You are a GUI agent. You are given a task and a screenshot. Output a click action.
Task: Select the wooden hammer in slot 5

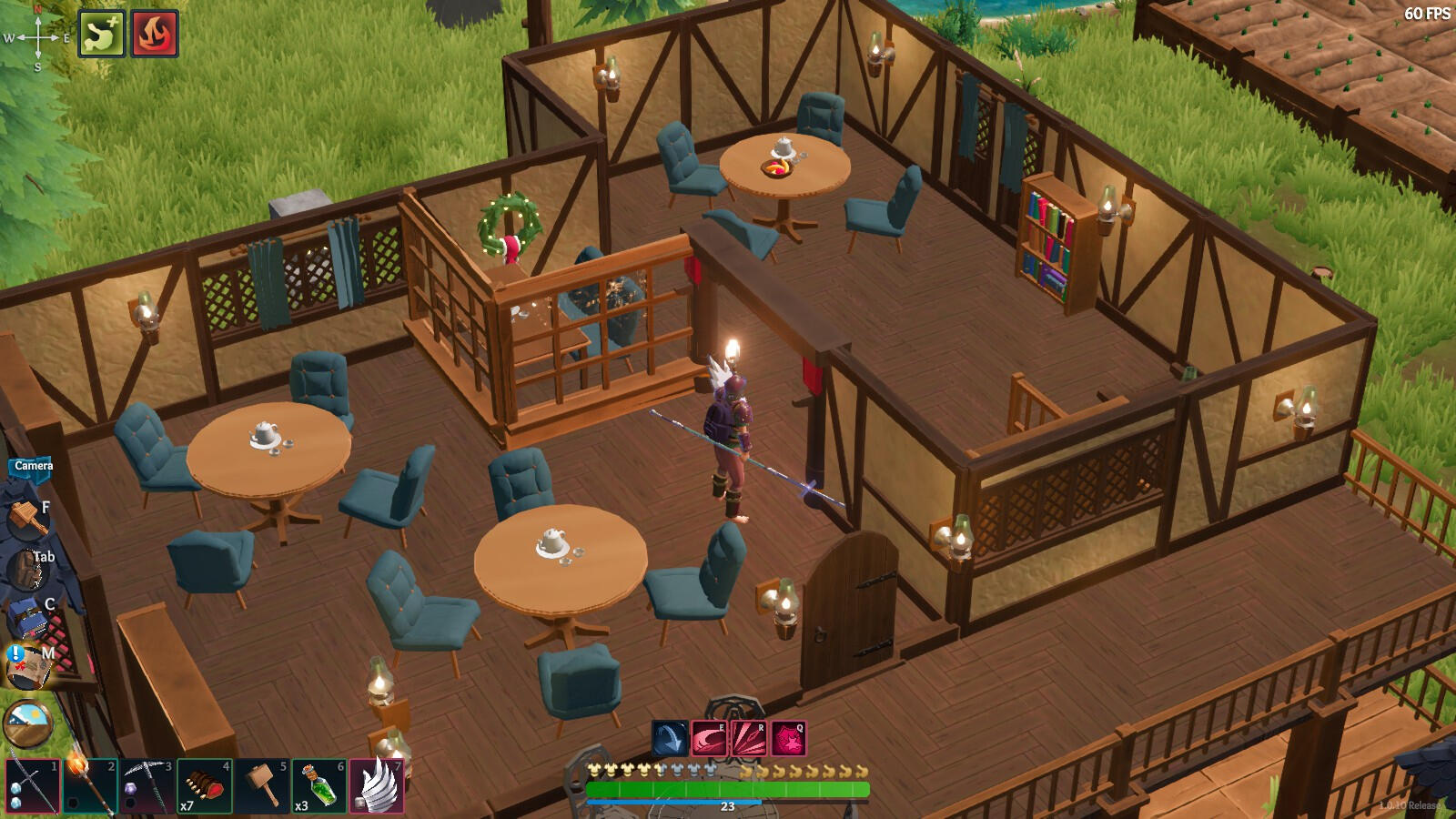(x=261, y=786)
